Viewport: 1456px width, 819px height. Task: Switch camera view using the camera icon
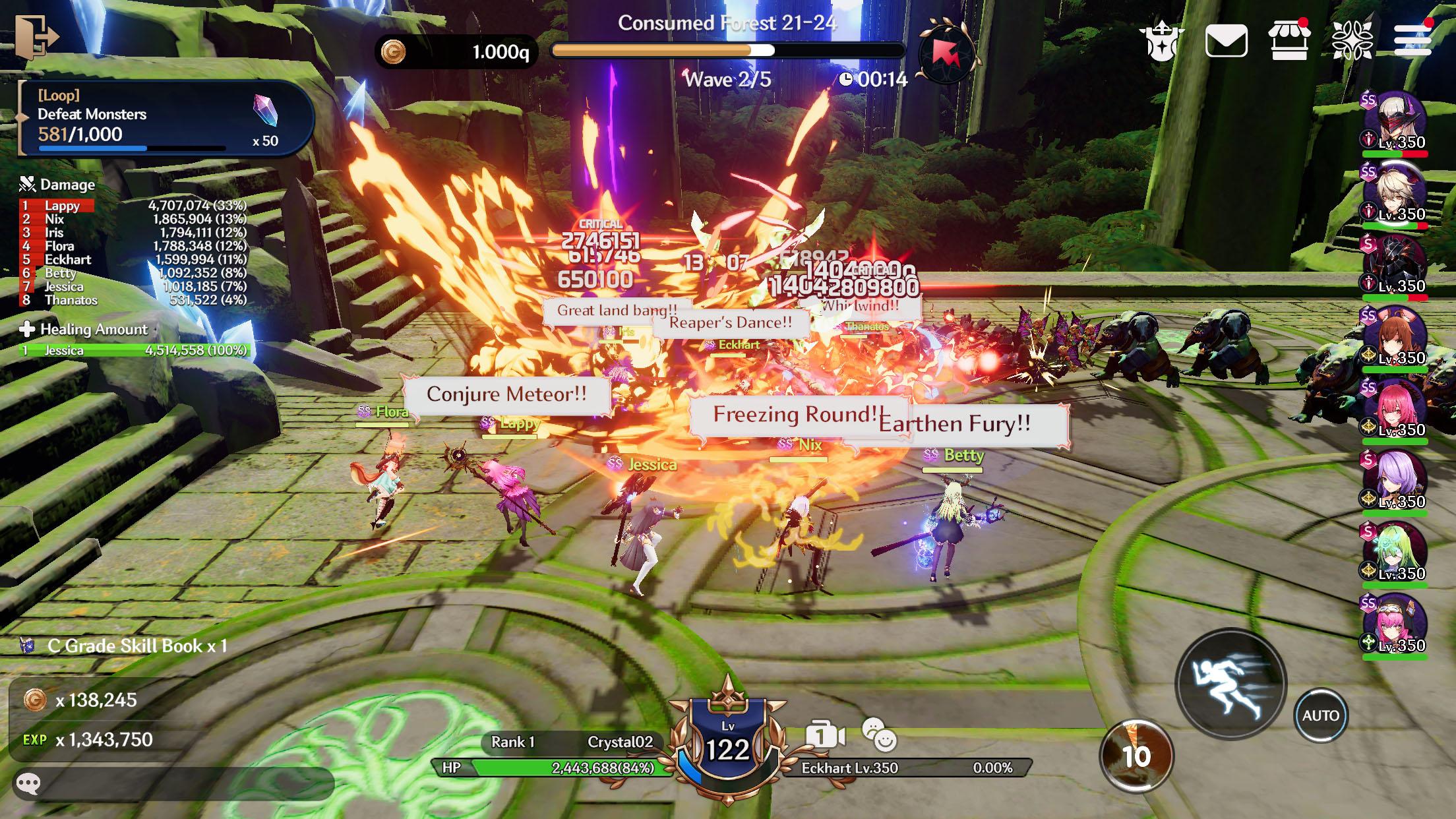[825, 736]
